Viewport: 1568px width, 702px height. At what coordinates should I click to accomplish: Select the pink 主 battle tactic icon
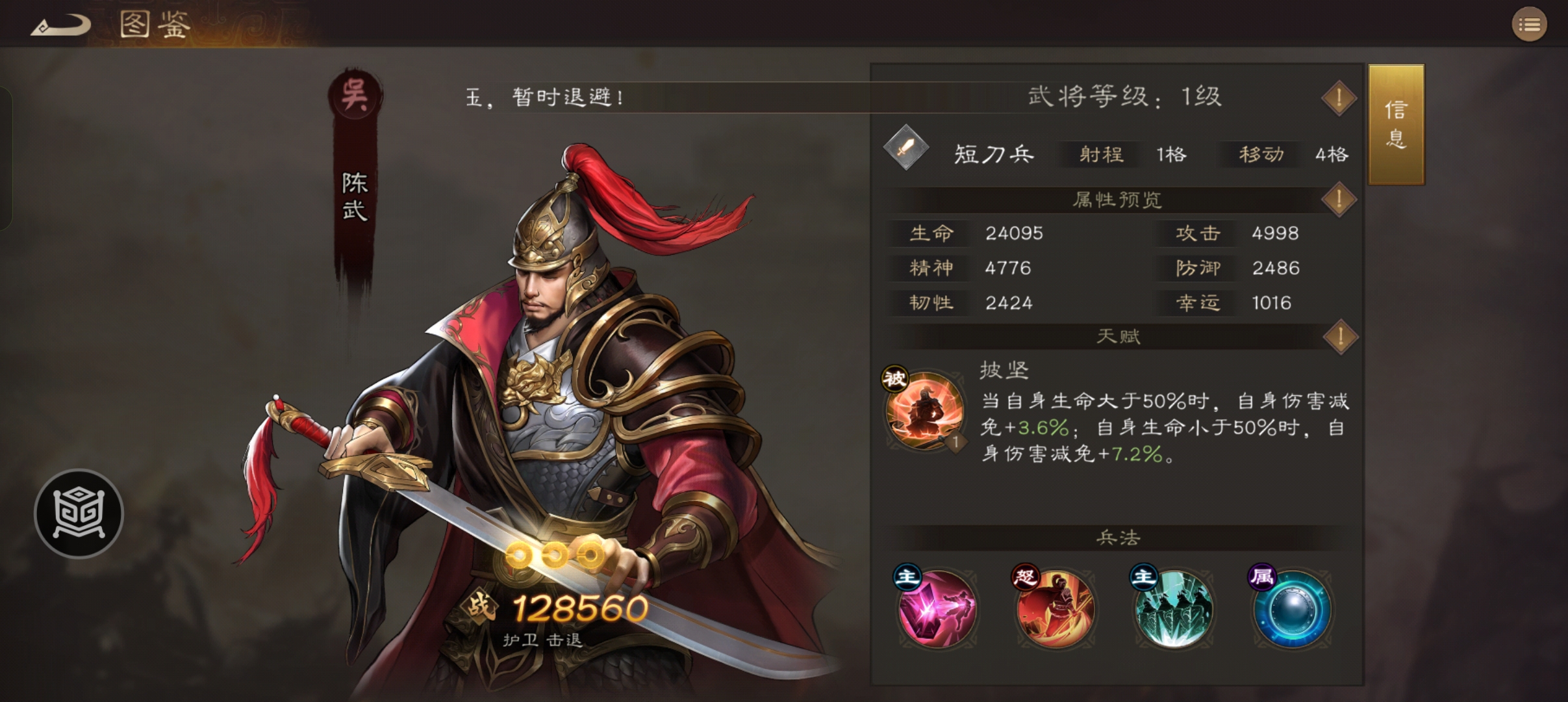click(938, 609)
